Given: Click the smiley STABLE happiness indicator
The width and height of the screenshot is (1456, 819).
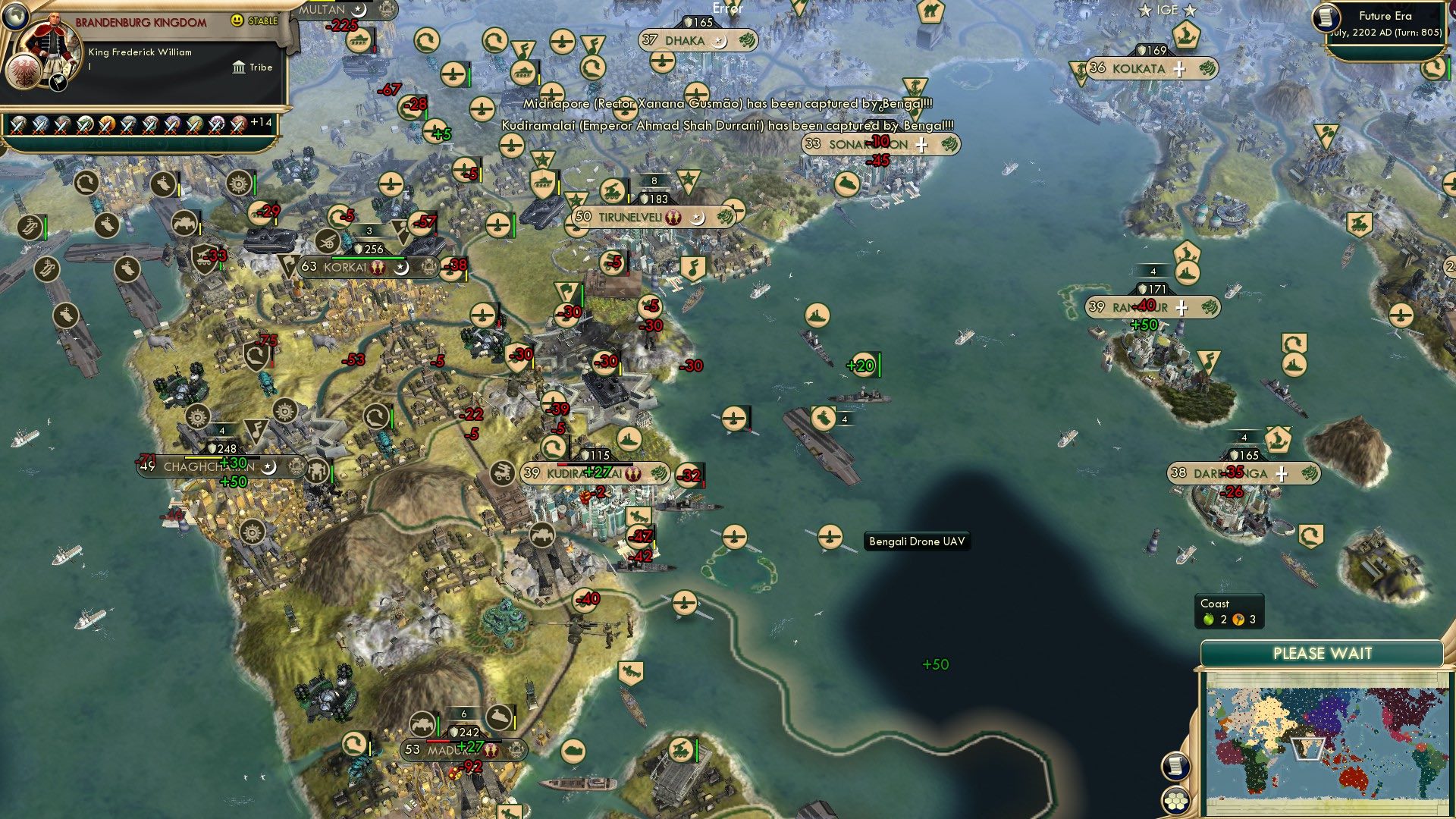Looking at the screenshot, I should pyautogui.click(x=238, y=20).
